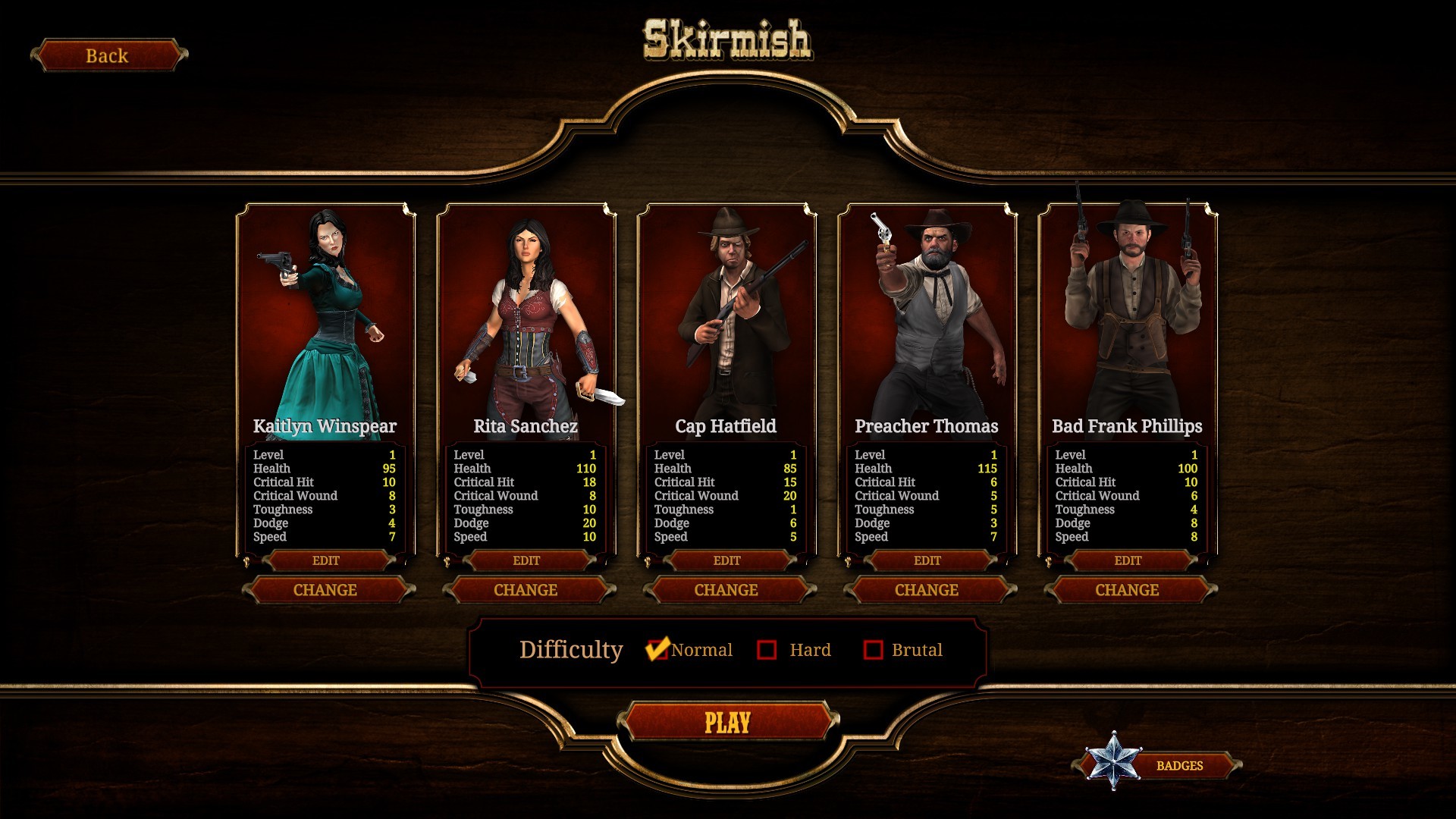Edit Preacher Thomas
Viewport: 1456px width, 819px height.
click(927, 560)
